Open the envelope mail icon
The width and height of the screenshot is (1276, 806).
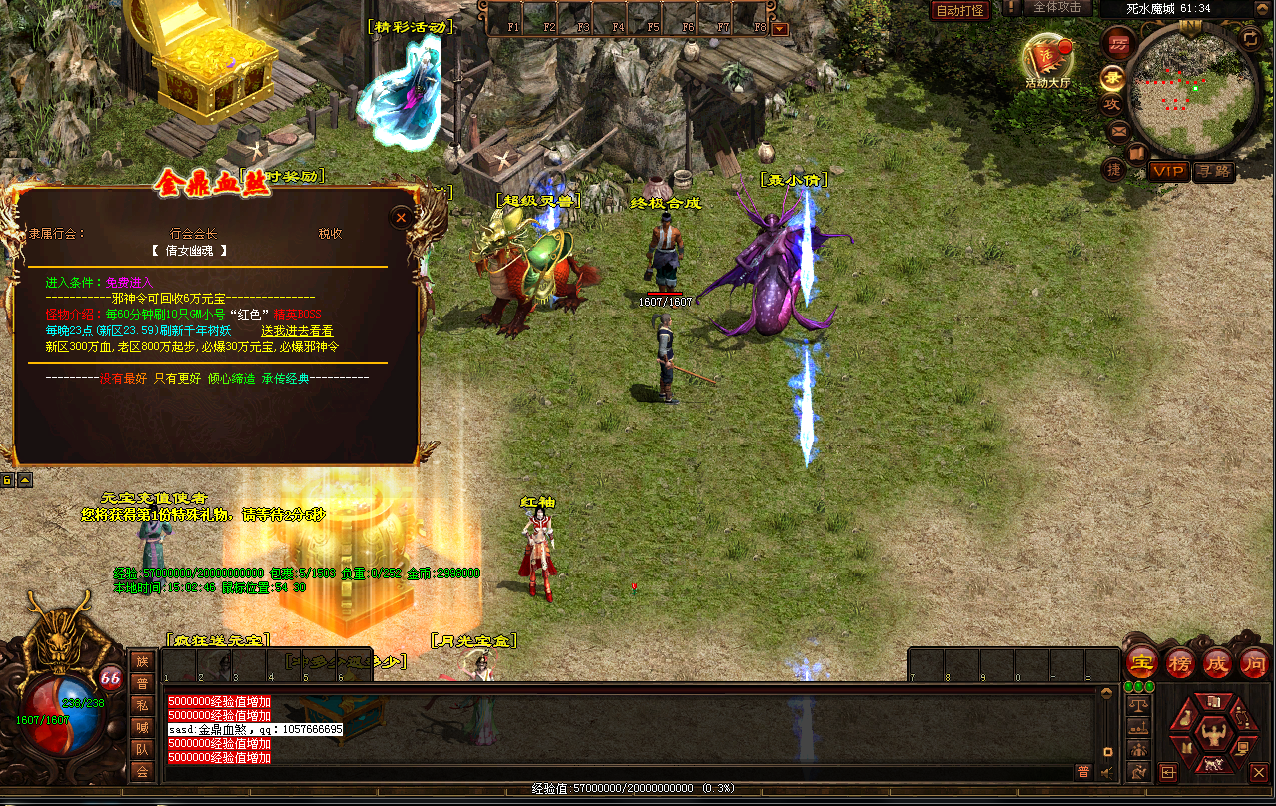[x=1119, y=129]
